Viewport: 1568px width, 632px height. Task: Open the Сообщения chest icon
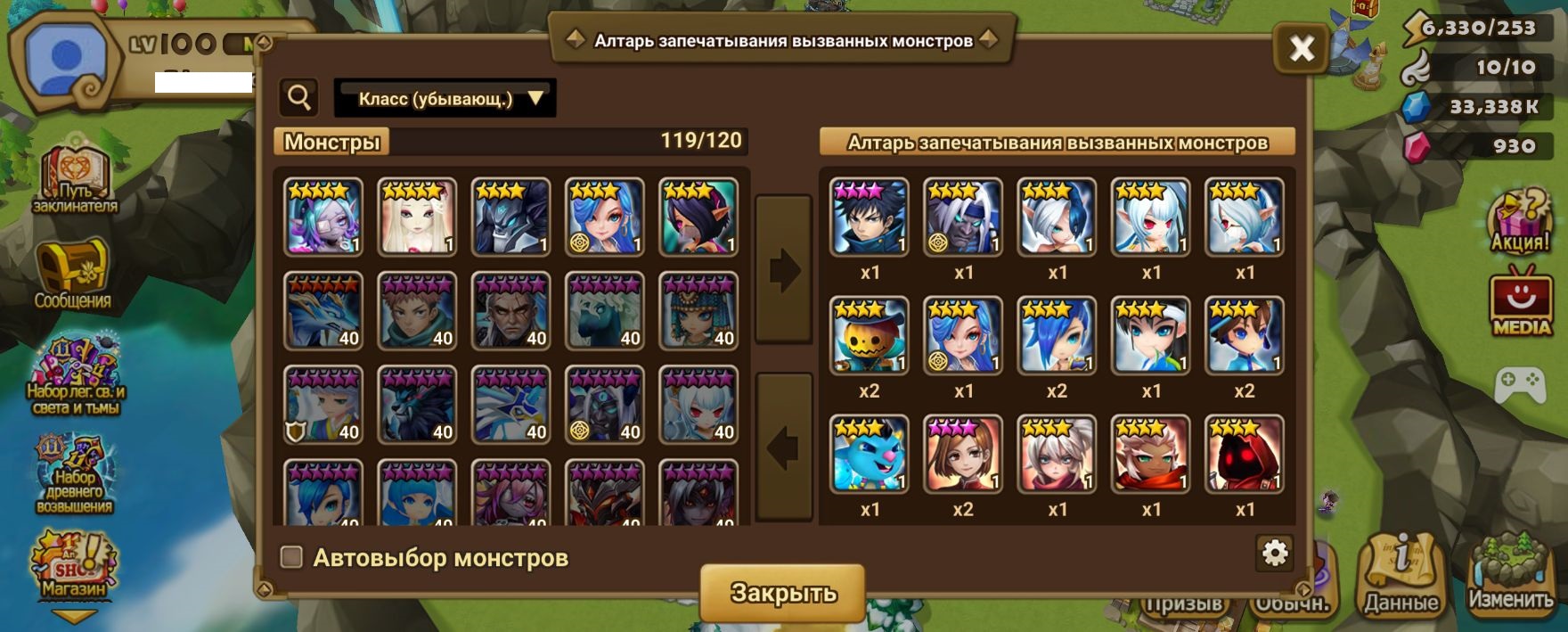tap(72, 274)
